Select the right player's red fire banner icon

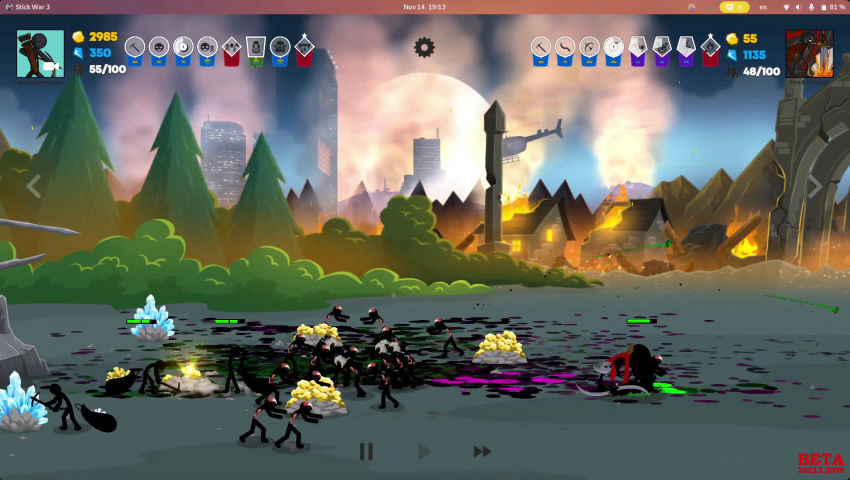tap(710, 48)
